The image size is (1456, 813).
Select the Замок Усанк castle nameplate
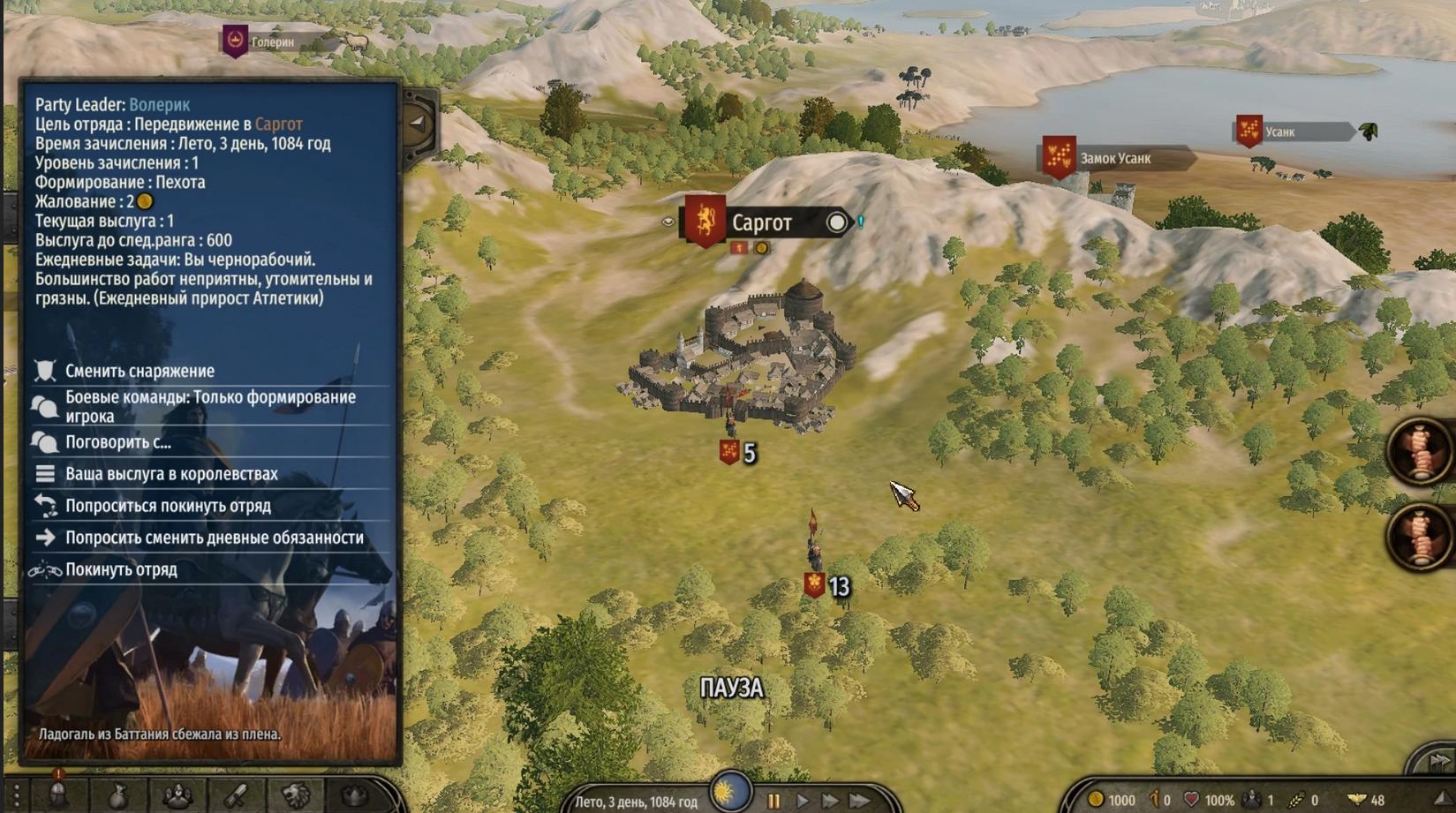[x=1114, y=159]
